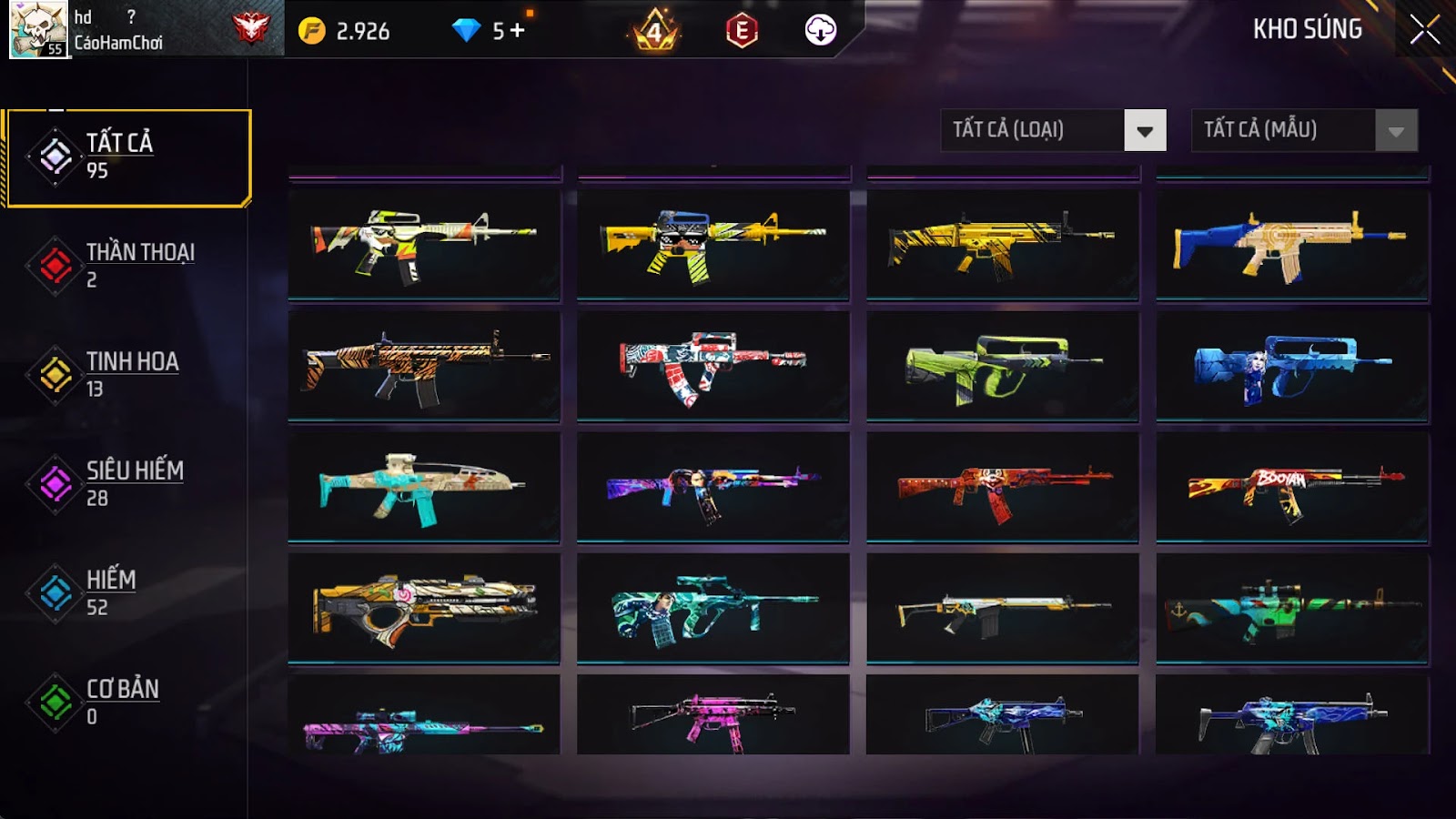This screenshot has height=819, width=1456.
Task: Choose the lime green FAMAS skin
Action: coord(1003,366)
